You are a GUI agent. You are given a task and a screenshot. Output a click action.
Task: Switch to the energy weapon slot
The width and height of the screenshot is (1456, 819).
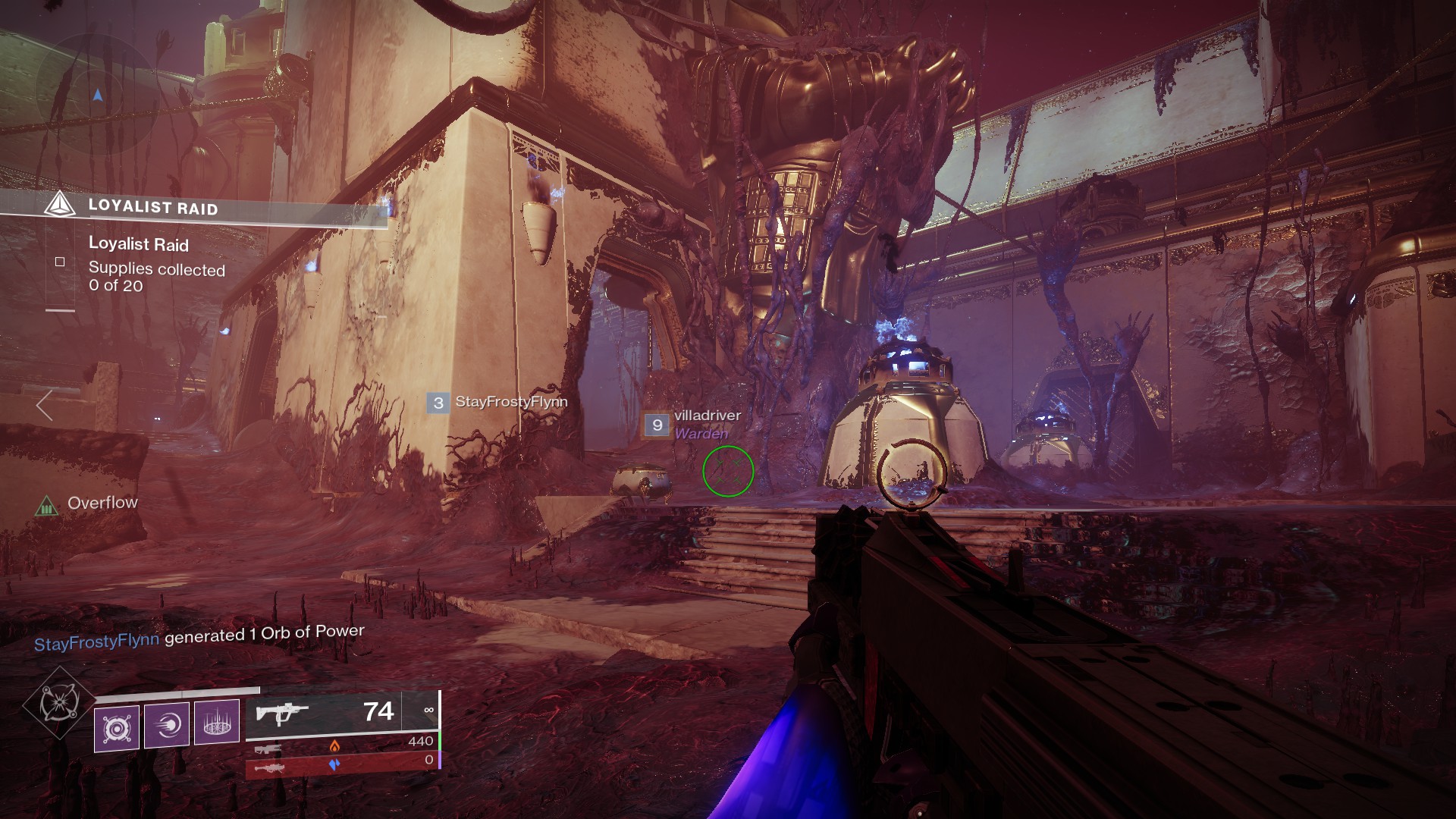(x=268, y=749)
